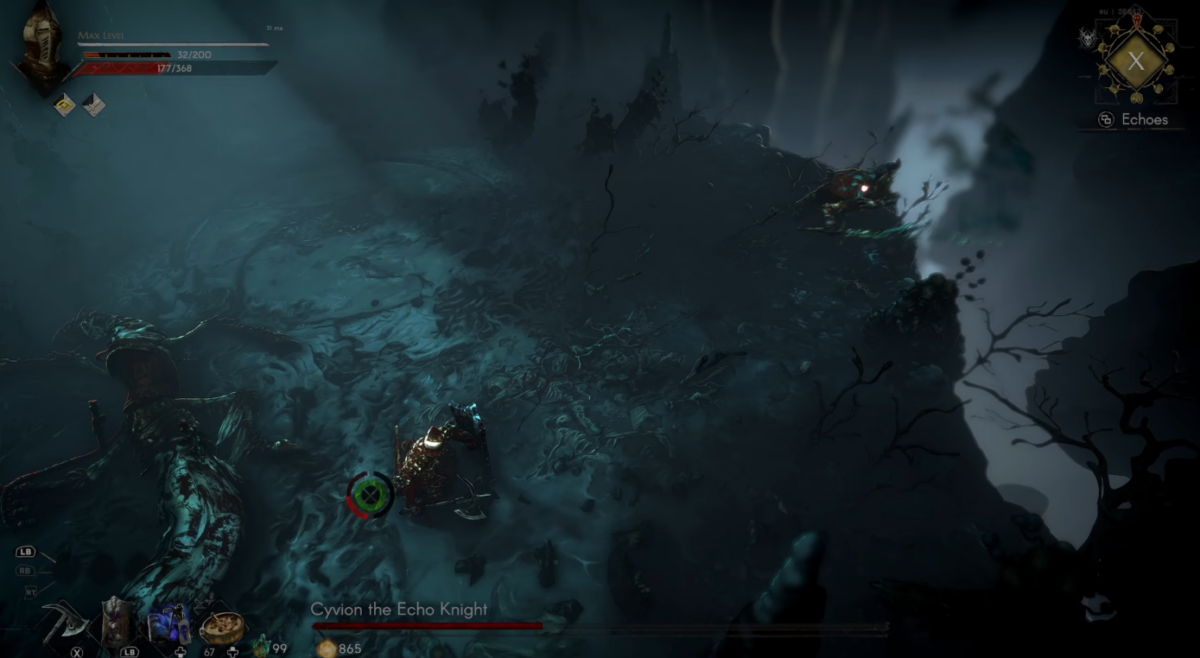Image resolution: width=1200 pixels, height=658 pixels.
Task: Click the sword status effect icon
Action: click(94, 104)
